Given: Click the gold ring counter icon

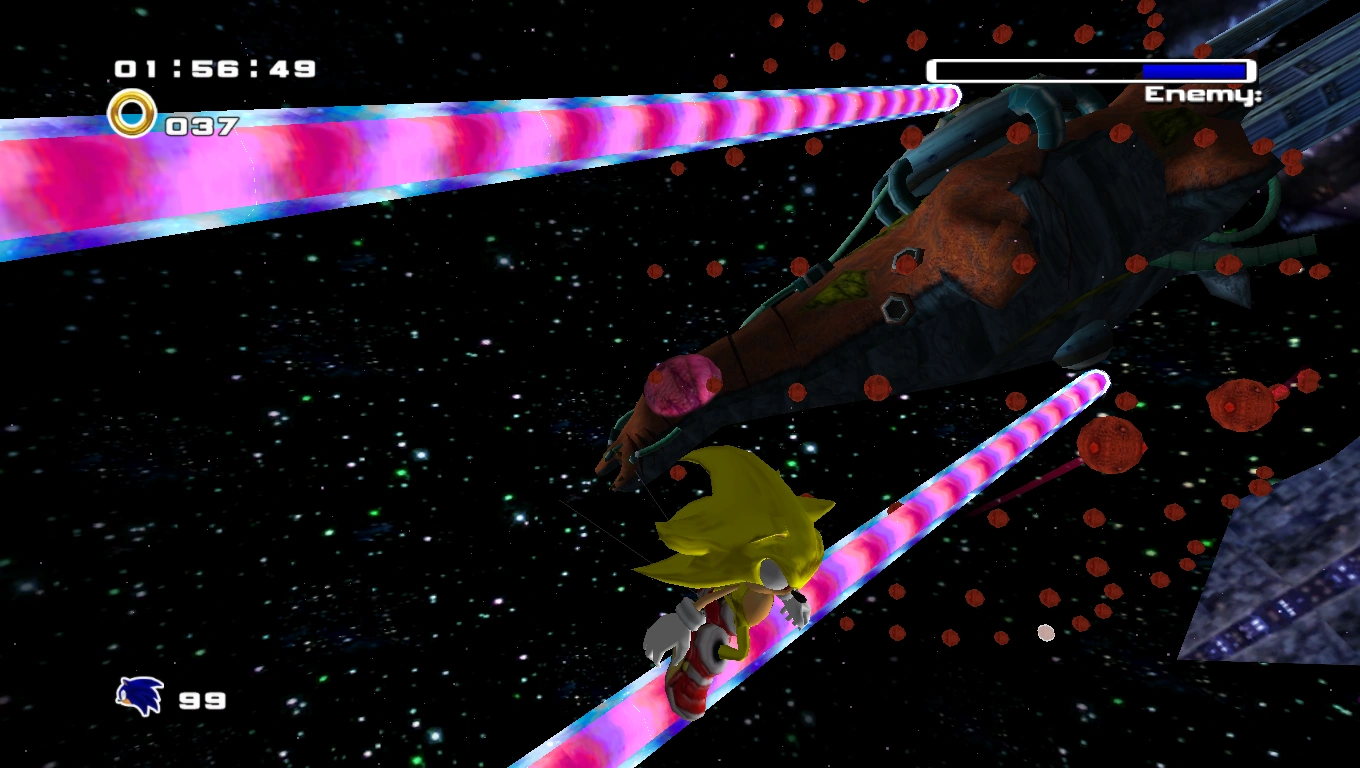Looking at the screenshot, I should [132, 114].
